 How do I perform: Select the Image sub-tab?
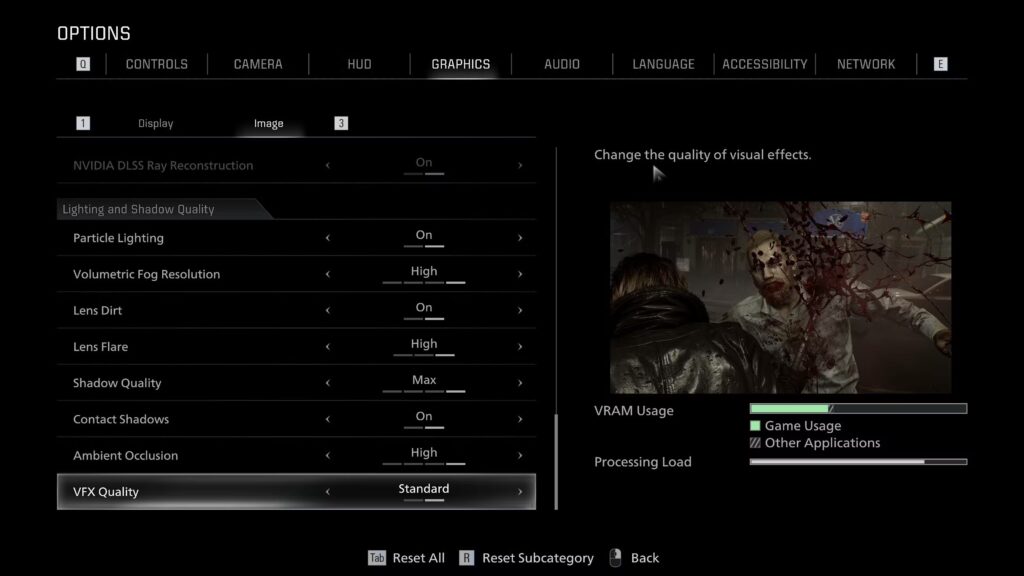click(268, 124)
